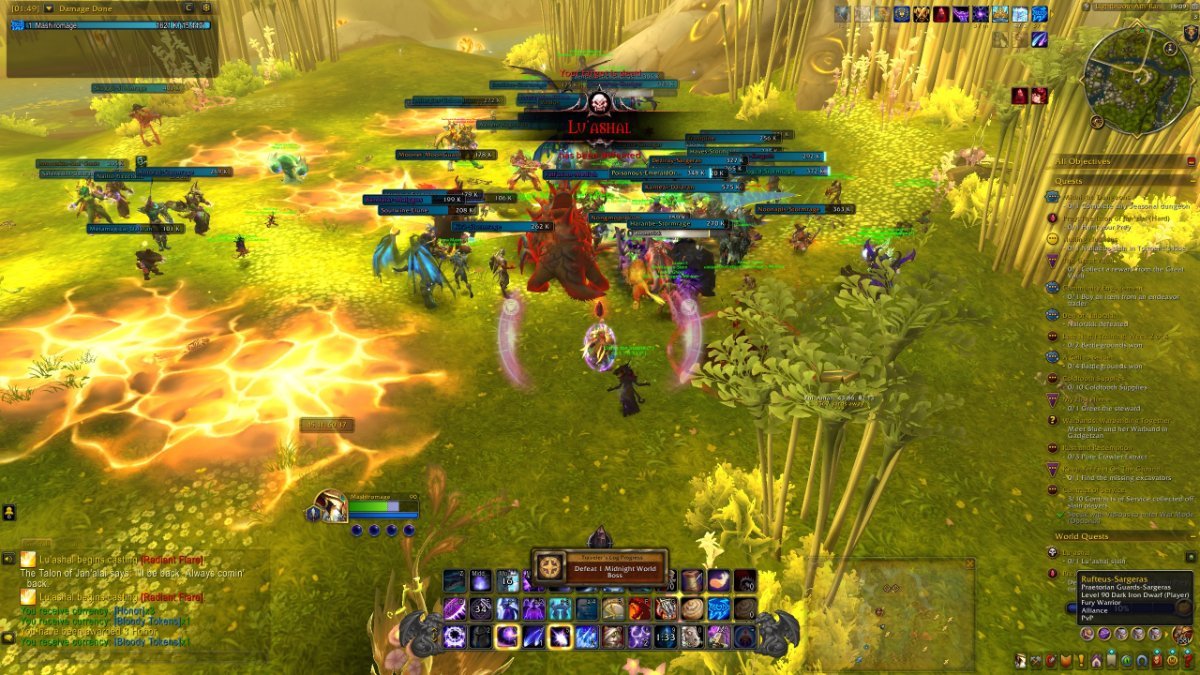Viewport: 1200px width, 675px height.
Task: Open the character info micro button
Action: pyautogui.click(x=1021, y=660)
